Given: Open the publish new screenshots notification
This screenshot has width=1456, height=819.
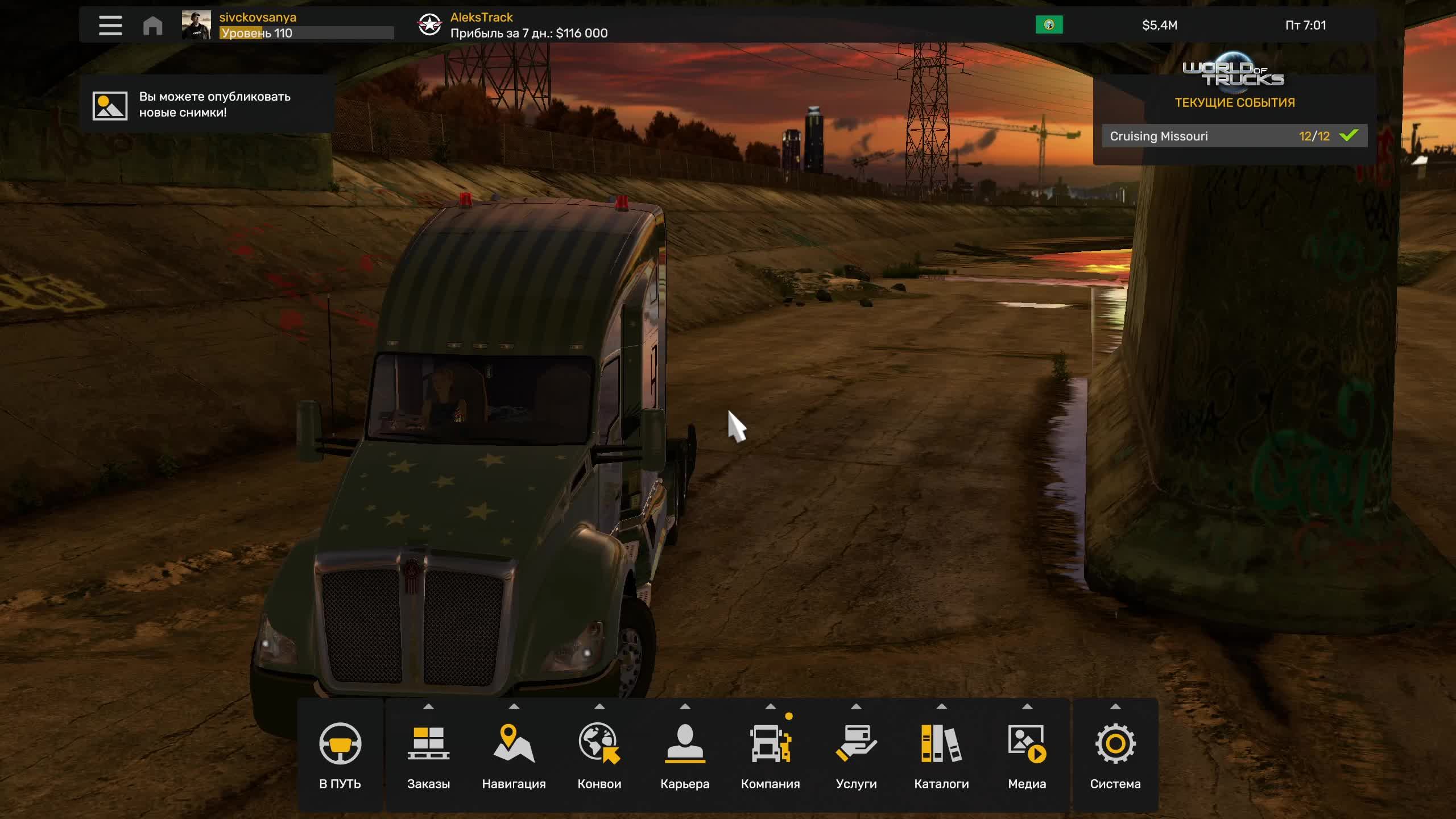Looking at the screenshot, I should pyautogui.click(x=207, y=105).
